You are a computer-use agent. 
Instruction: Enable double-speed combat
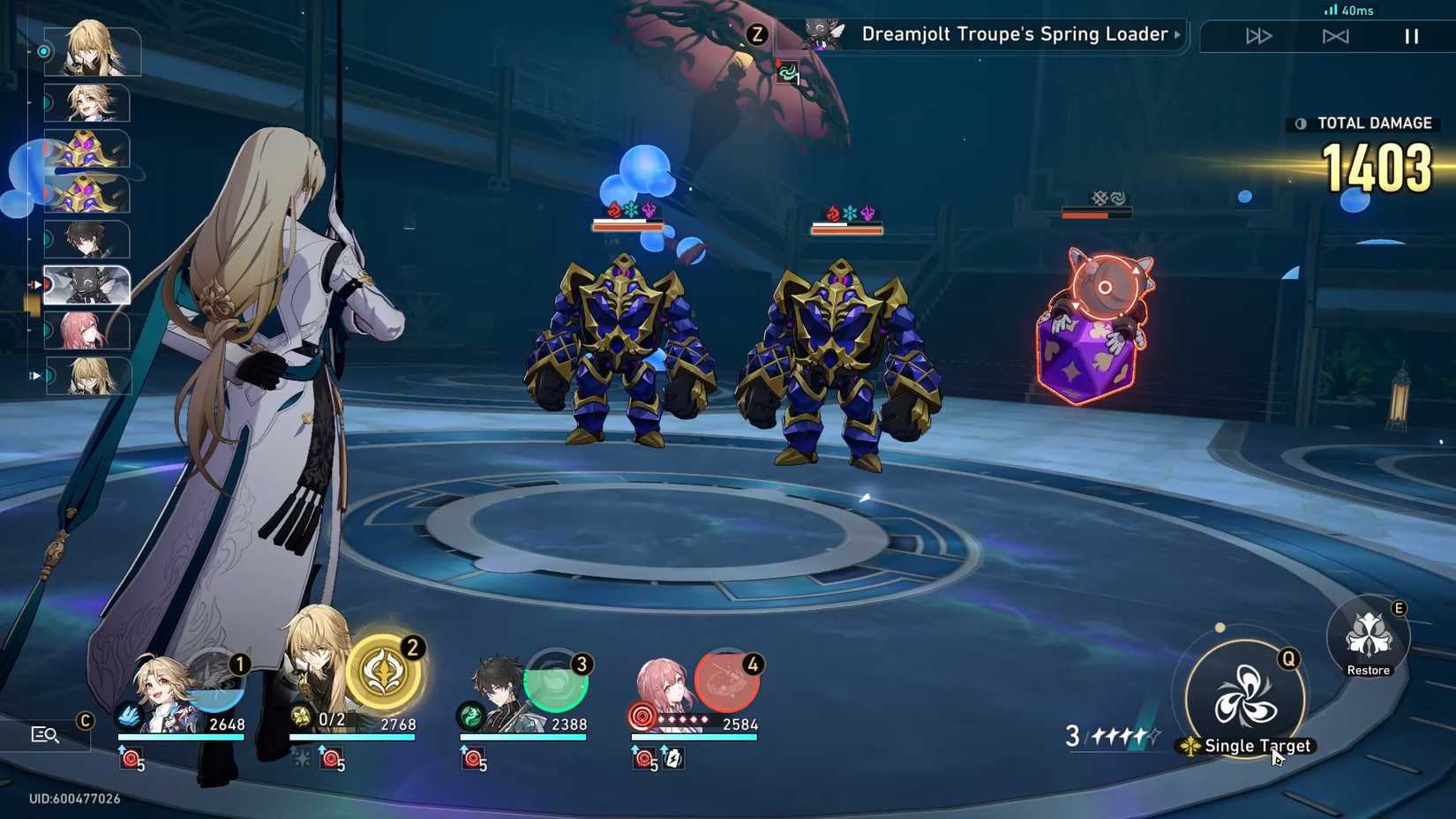click(1259, 36)
